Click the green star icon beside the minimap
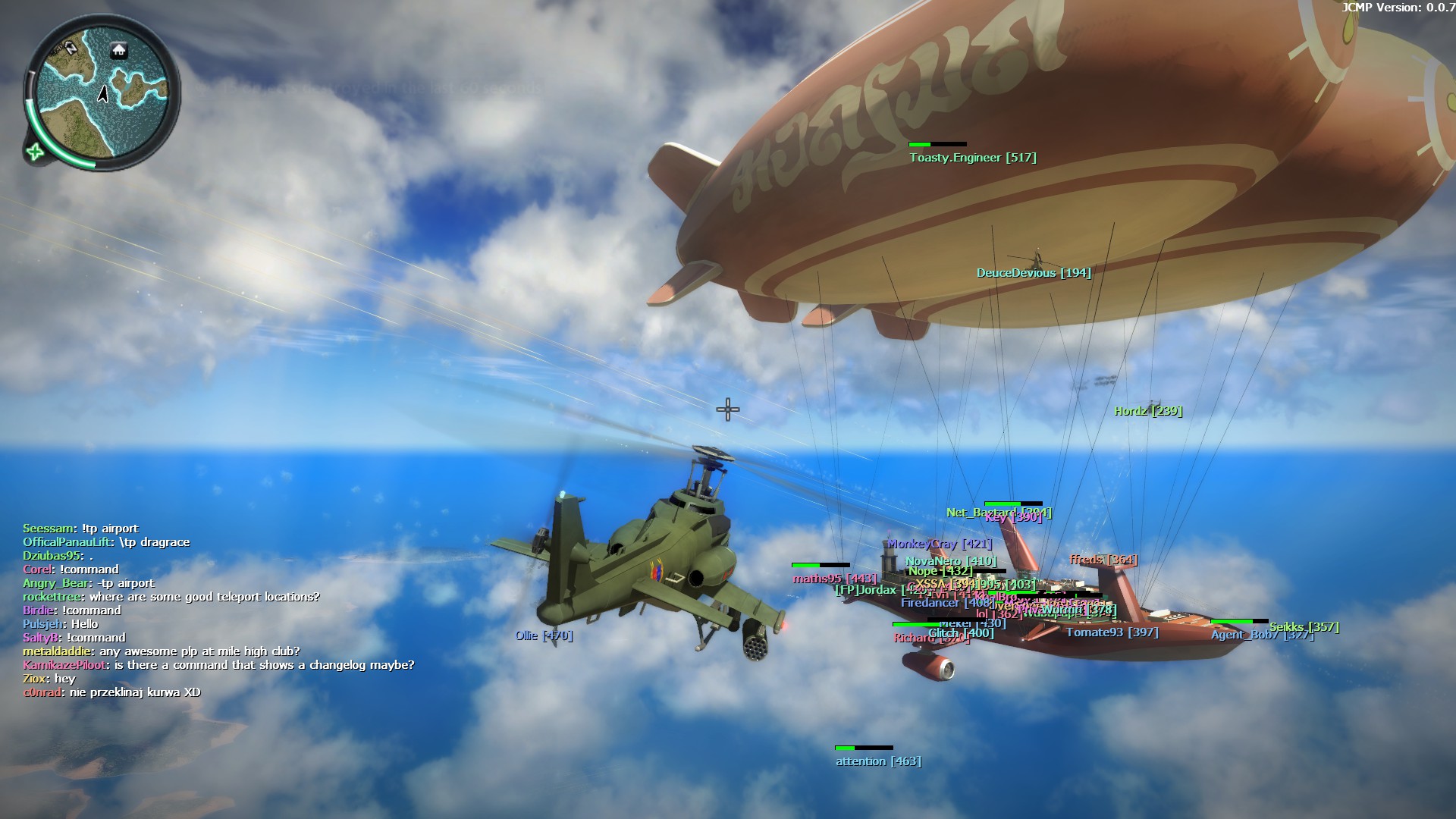This screenshot has height=819, width=1456. coord(34,152)
